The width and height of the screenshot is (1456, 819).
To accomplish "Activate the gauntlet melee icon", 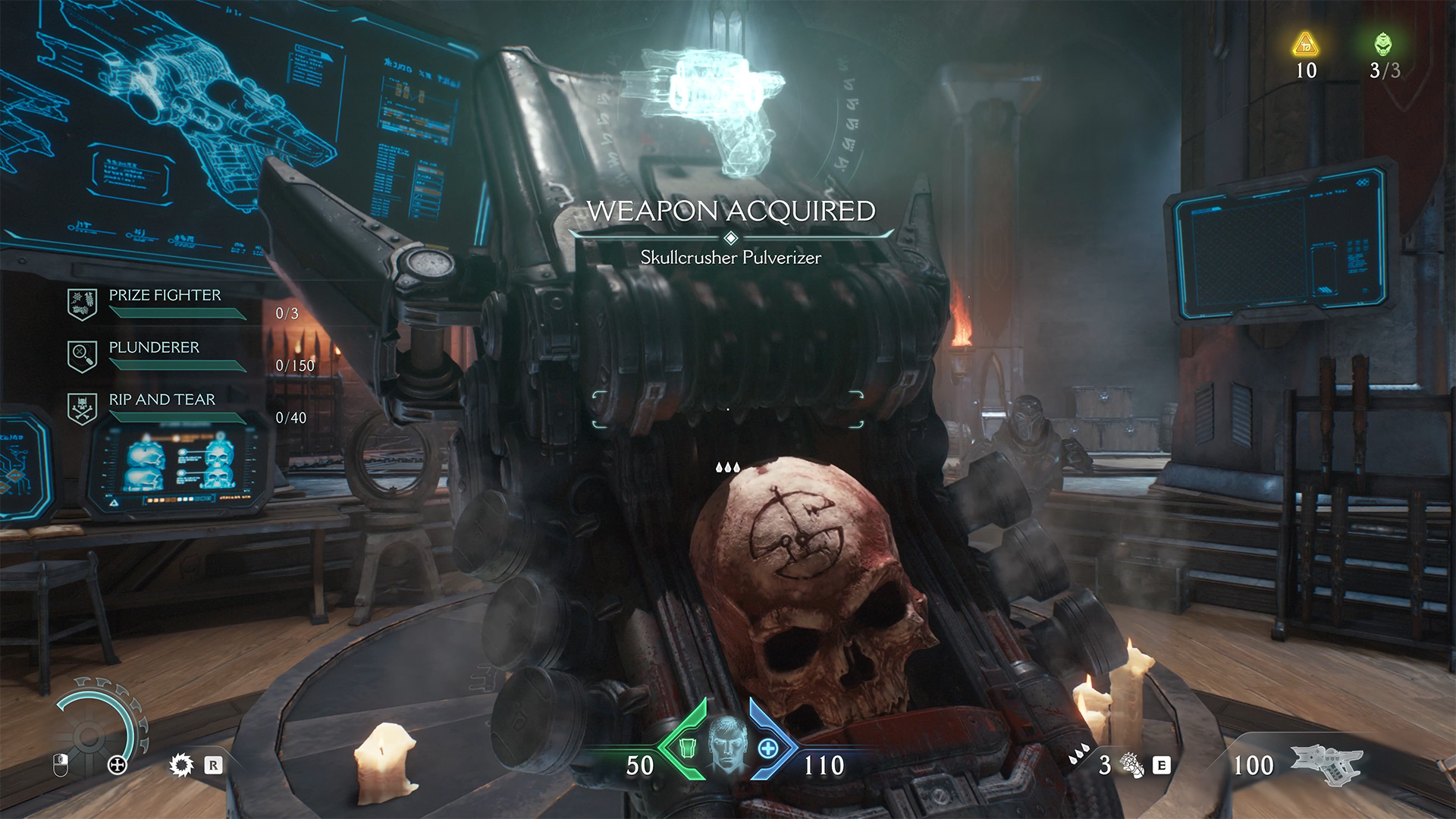I will click(x=1131, y=766).
